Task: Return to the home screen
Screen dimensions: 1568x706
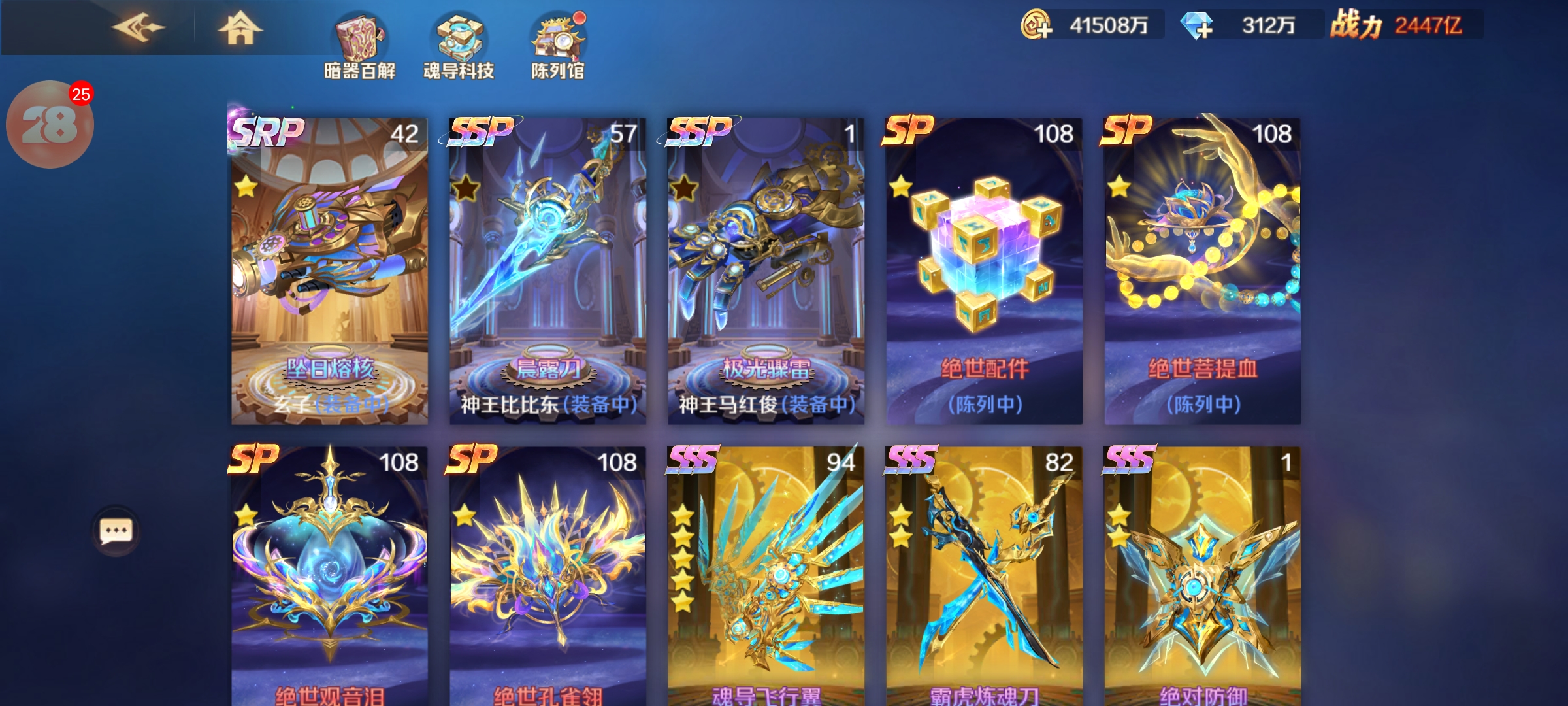Action: 240,28
